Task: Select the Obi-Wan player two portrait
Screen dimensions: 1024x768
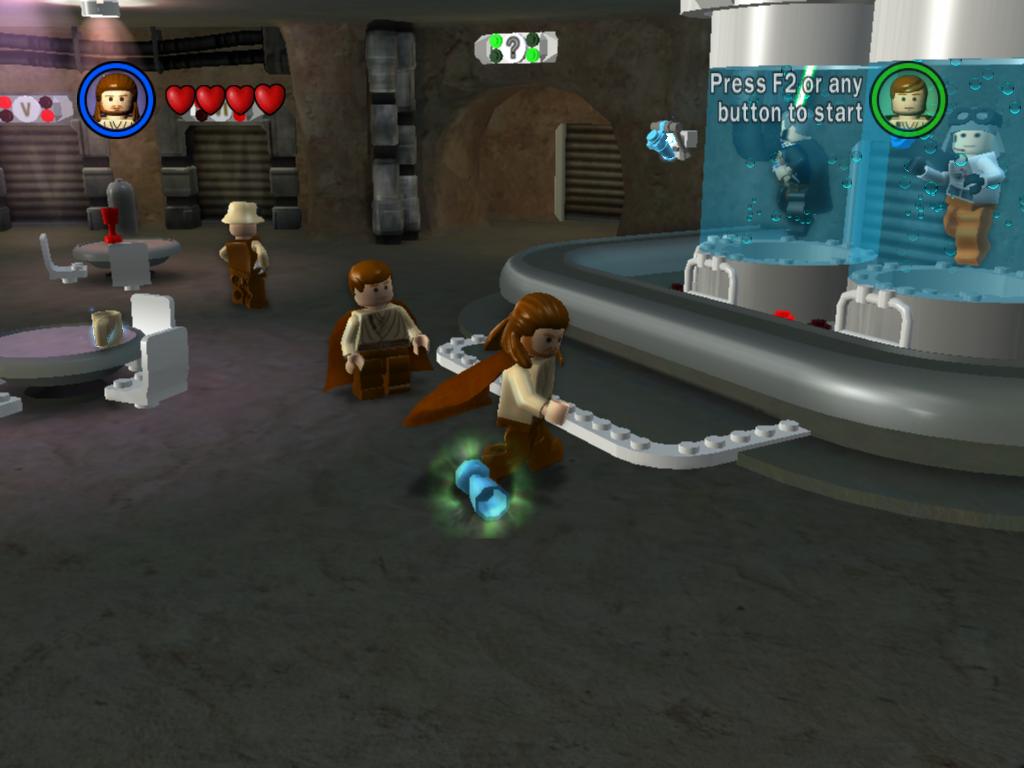Action: click(908, 100)
